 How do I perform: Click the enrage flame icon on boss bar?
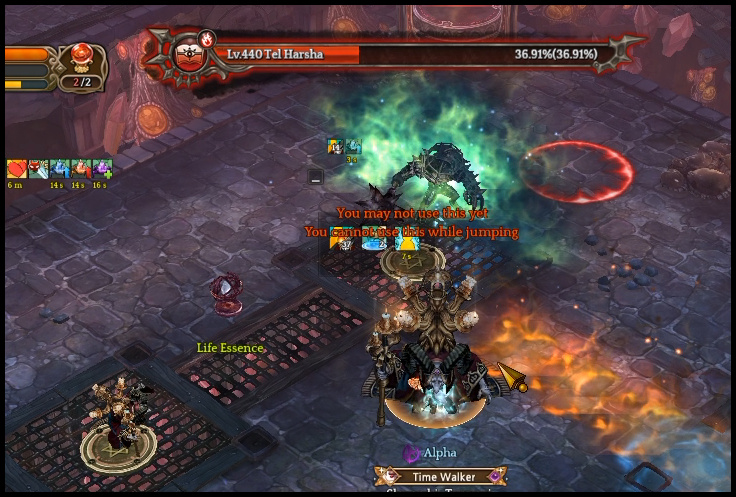[207, 39]
